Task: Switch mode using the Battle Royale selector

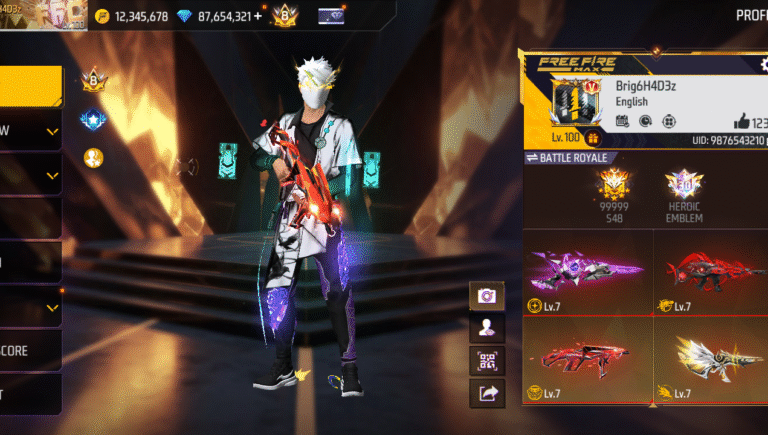Action: pyautogui.click(x=568, y=158)
